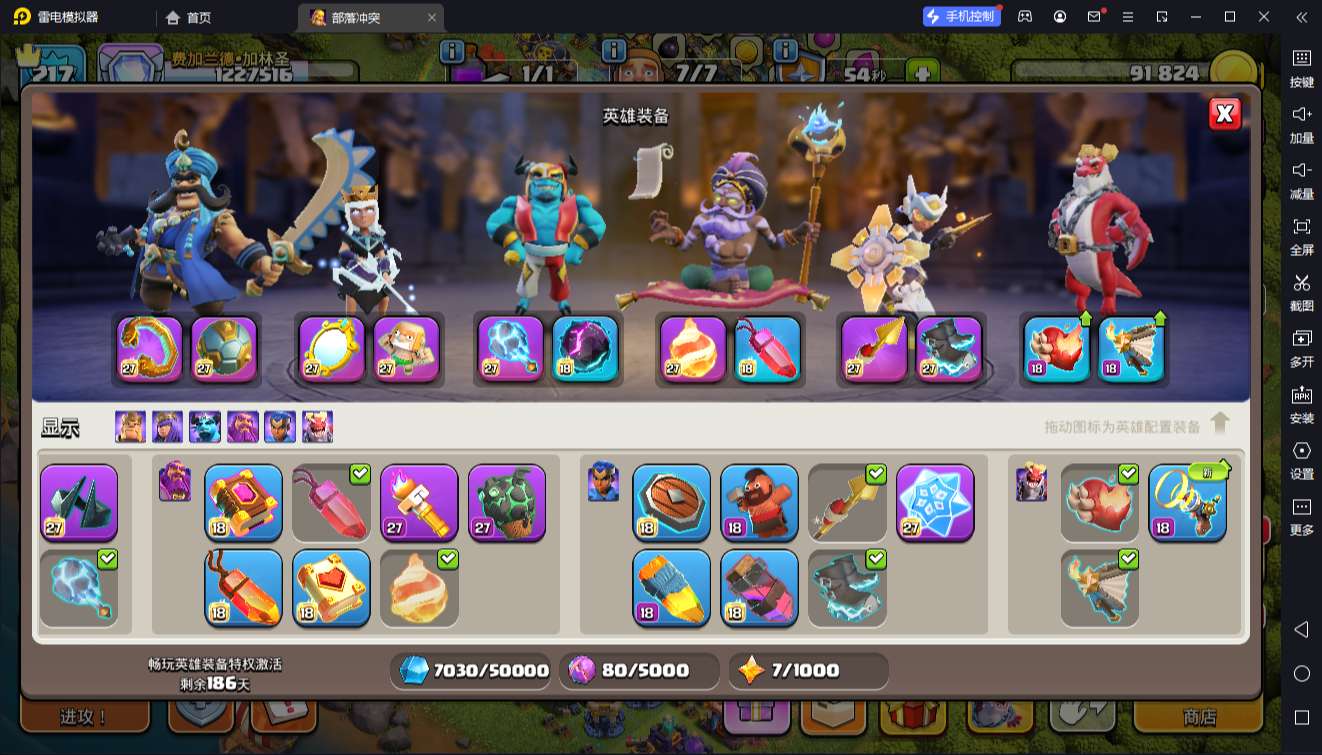Pick the equipped dark purple orb
1322x755 pixels.
(585, 349)
